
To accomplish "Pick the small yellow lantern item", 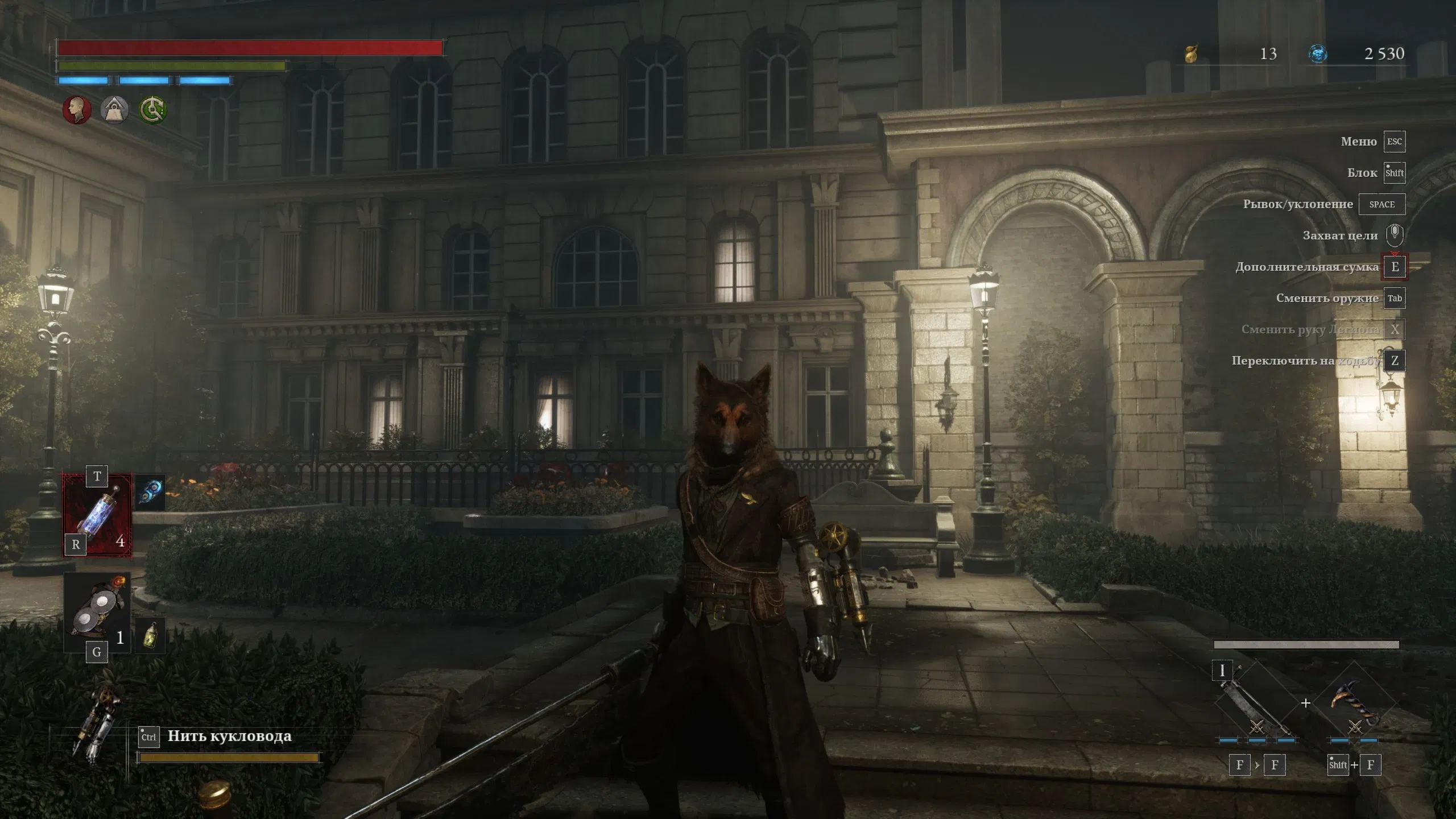I will pyautogui.click(x=151, y=635).
